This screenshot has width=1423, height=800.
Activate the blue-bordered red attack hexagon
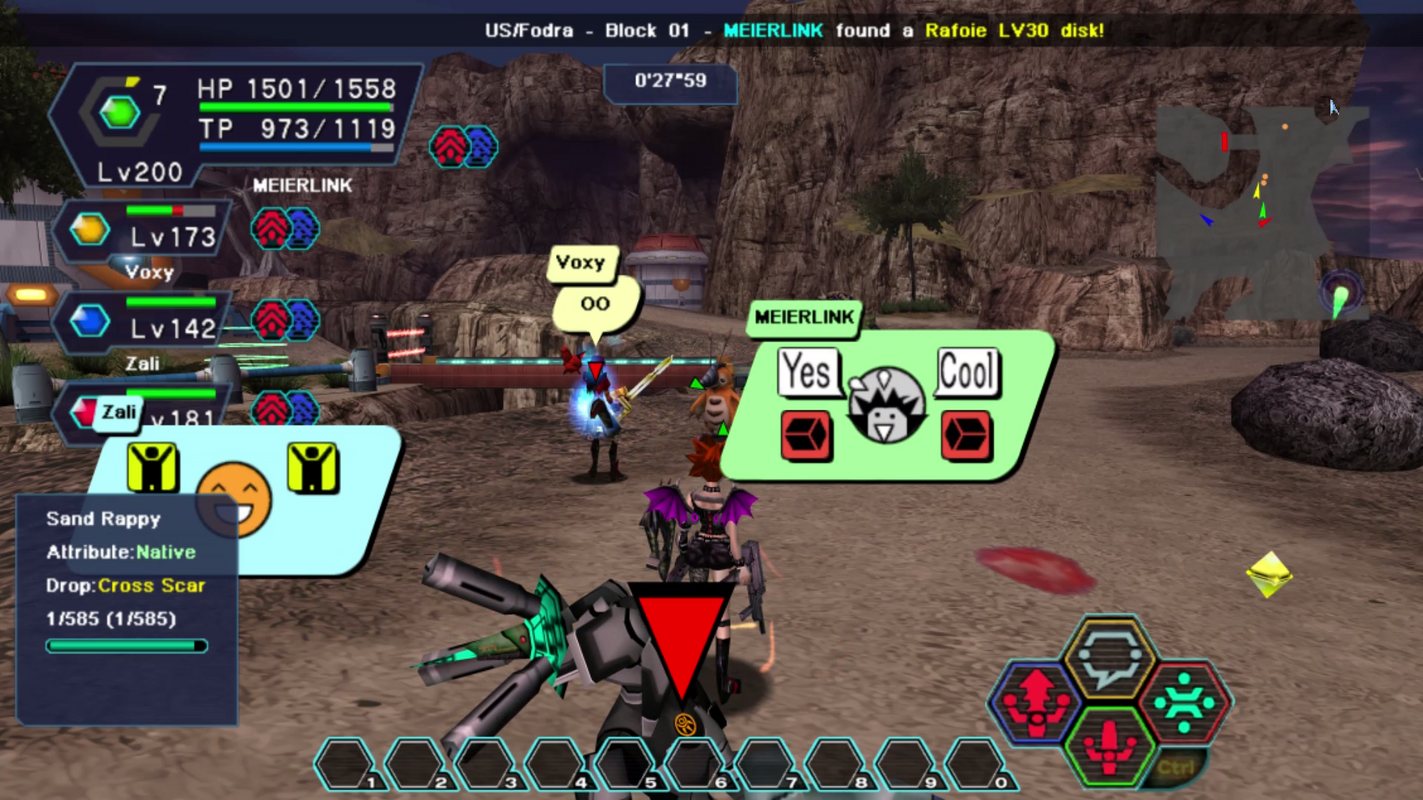pyautogui.click(x=1037, y=700)
